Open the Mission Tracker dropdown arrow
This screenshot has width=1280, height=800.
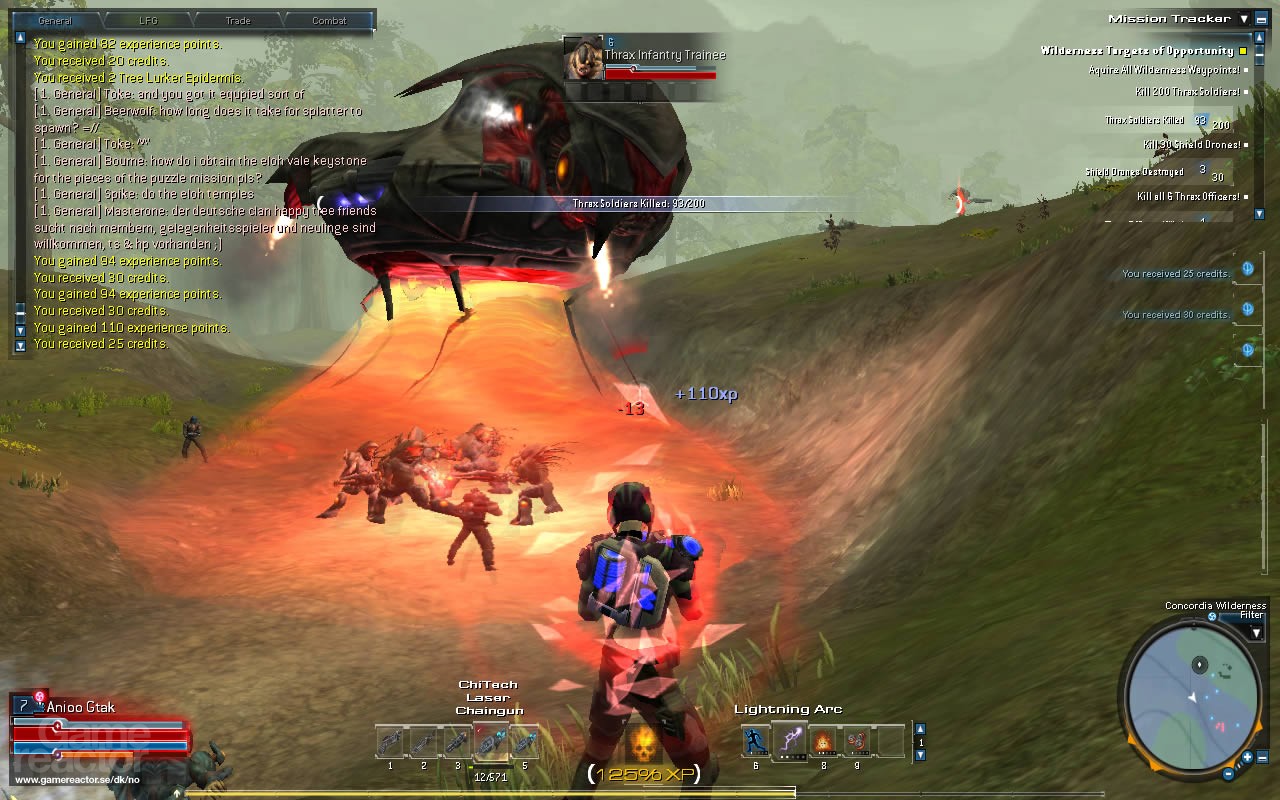click(x=1244, y=19)
